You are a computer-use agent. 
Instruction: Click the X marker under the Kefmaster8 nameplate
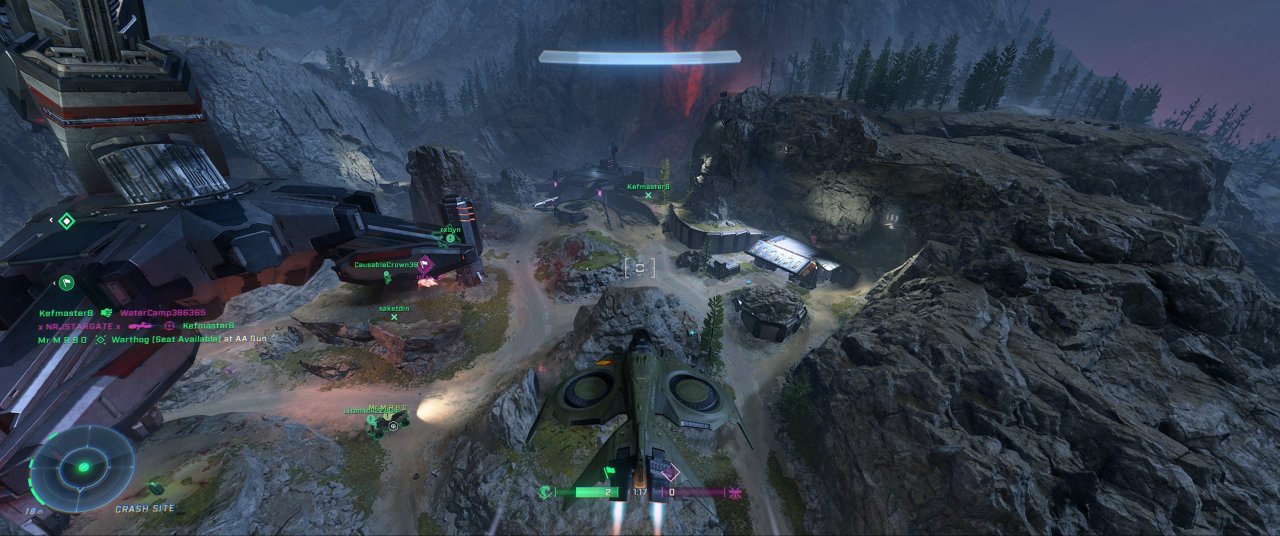(x=649, y=196)
